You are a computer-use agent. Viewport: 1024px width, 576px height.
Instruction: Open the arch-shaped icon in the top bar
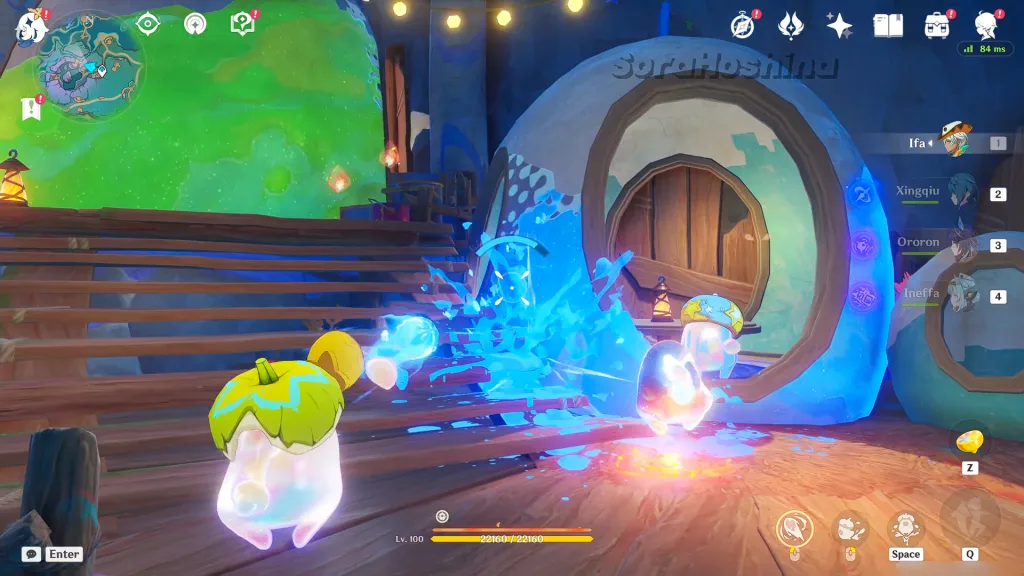pyautogui.click(x=195, y=24)
